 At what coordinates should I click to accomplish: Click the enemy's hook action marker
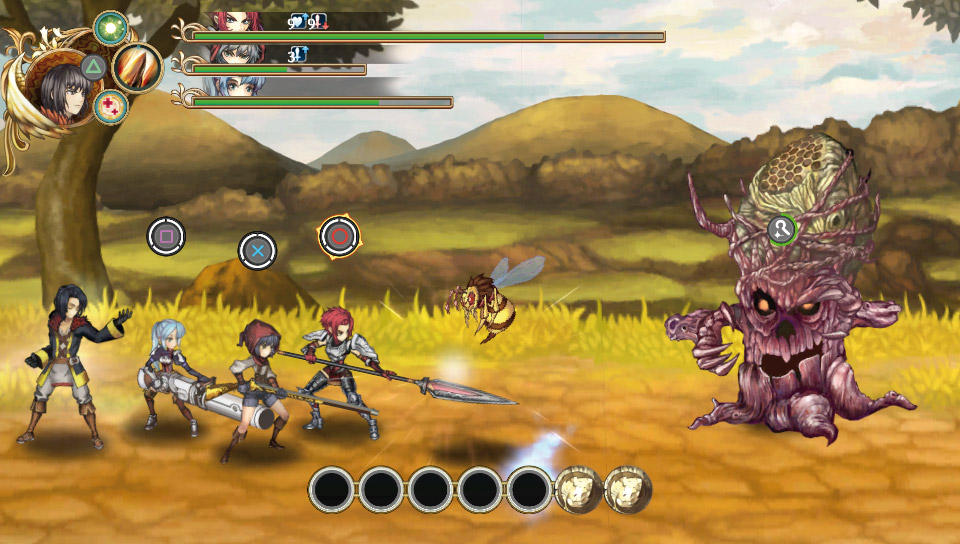(781, 230)
